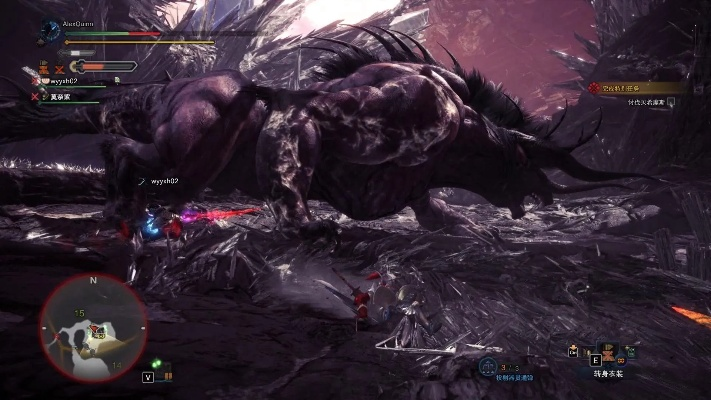Click the slinger ammo icon

tap(488, 366)
